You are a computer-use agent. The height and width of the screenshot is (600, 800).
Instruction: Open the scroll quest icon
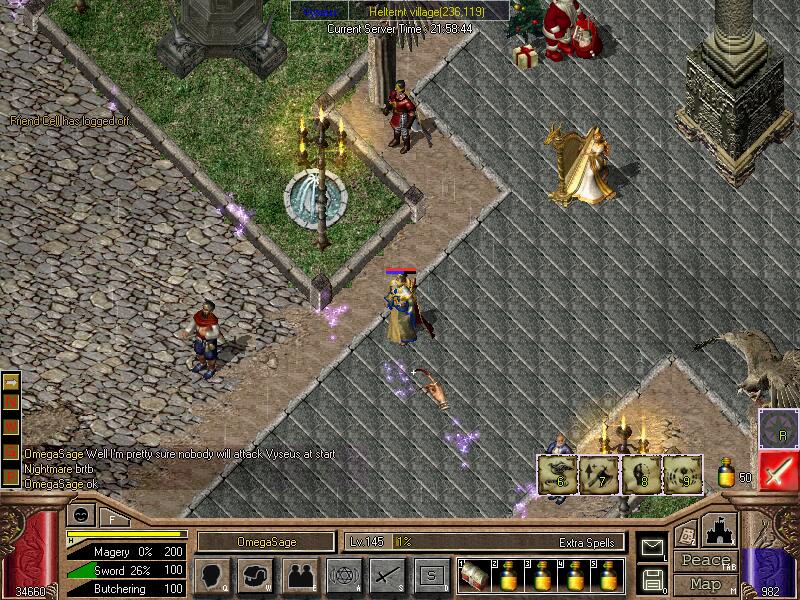click(x=685, y=533)
